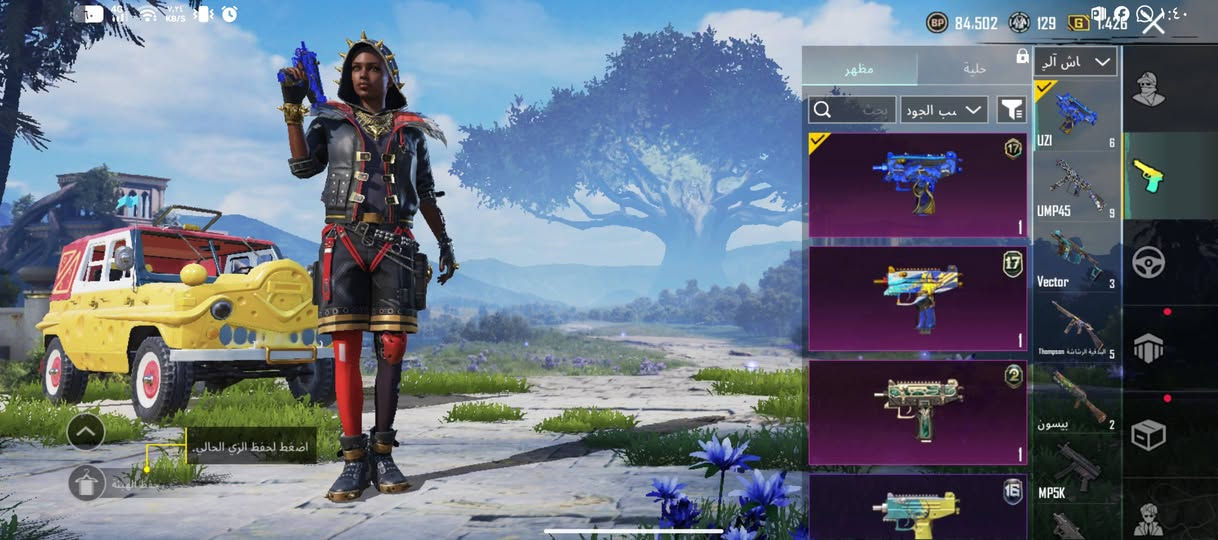Open the crate box category
The height and width of the screenshot is (540, 1218).
click(x=1148, y=435)
